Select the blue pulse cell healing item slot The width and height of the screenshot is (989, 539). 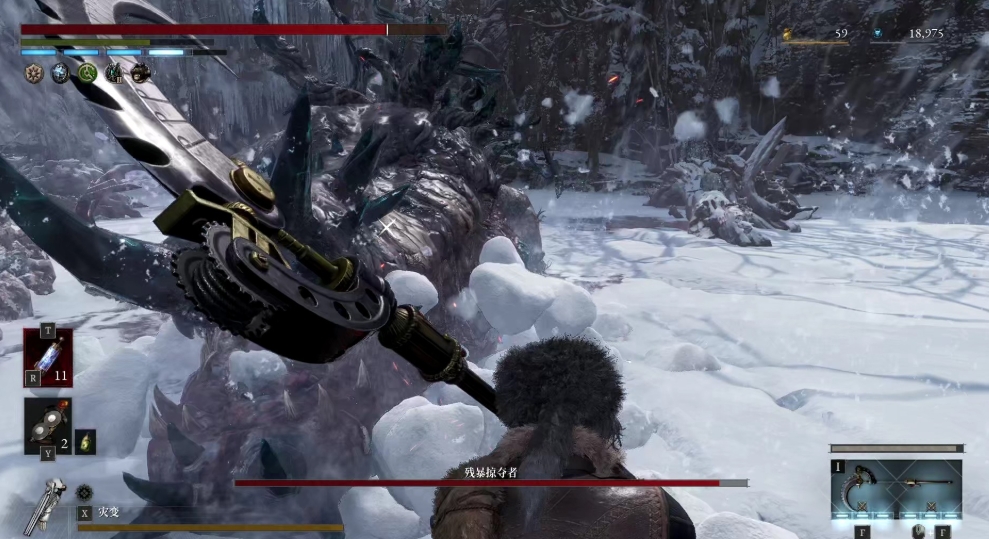click(48, 357)
